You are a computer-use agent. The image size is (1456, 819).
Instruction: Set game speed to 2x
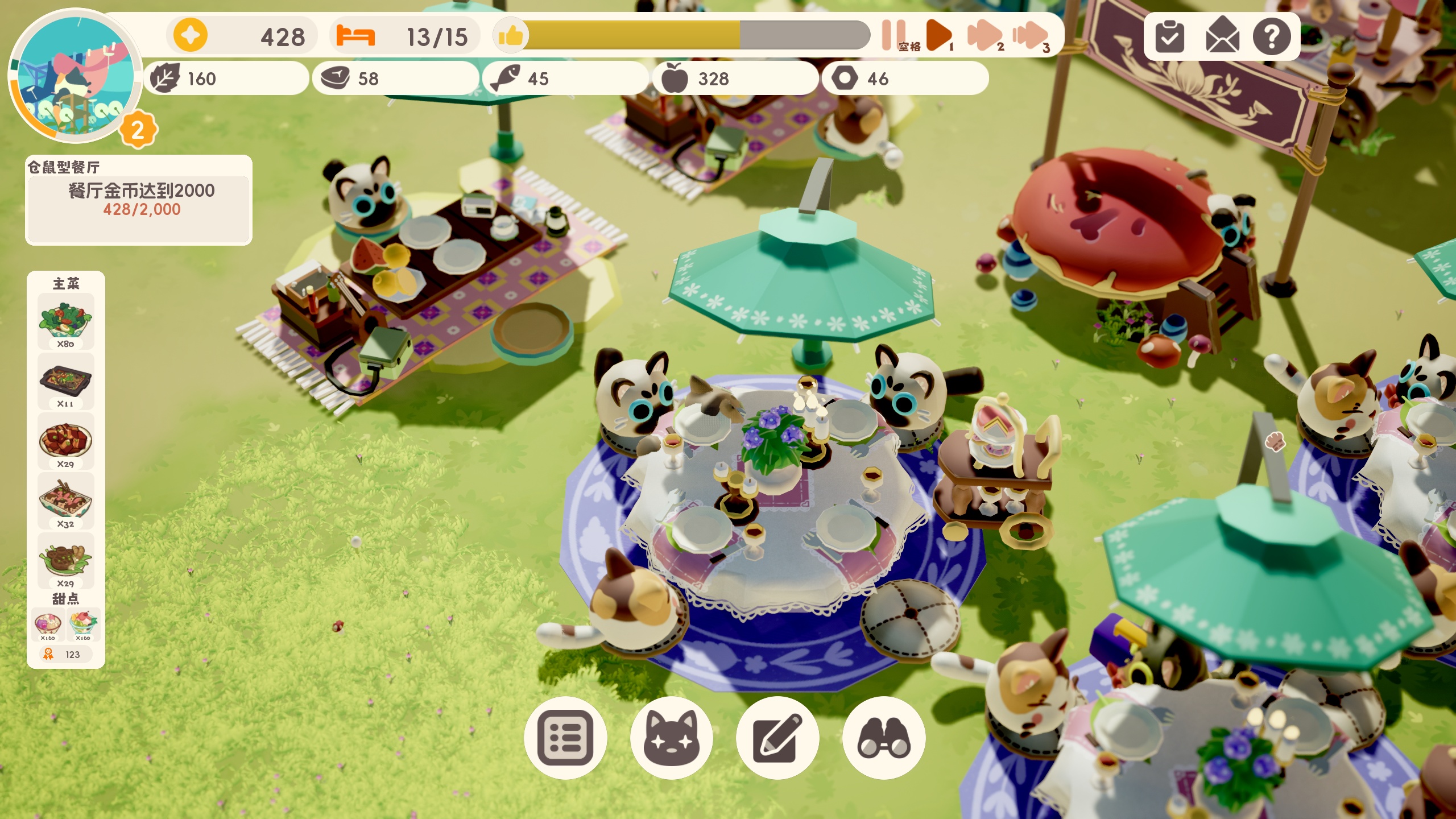tap(985, 35)
